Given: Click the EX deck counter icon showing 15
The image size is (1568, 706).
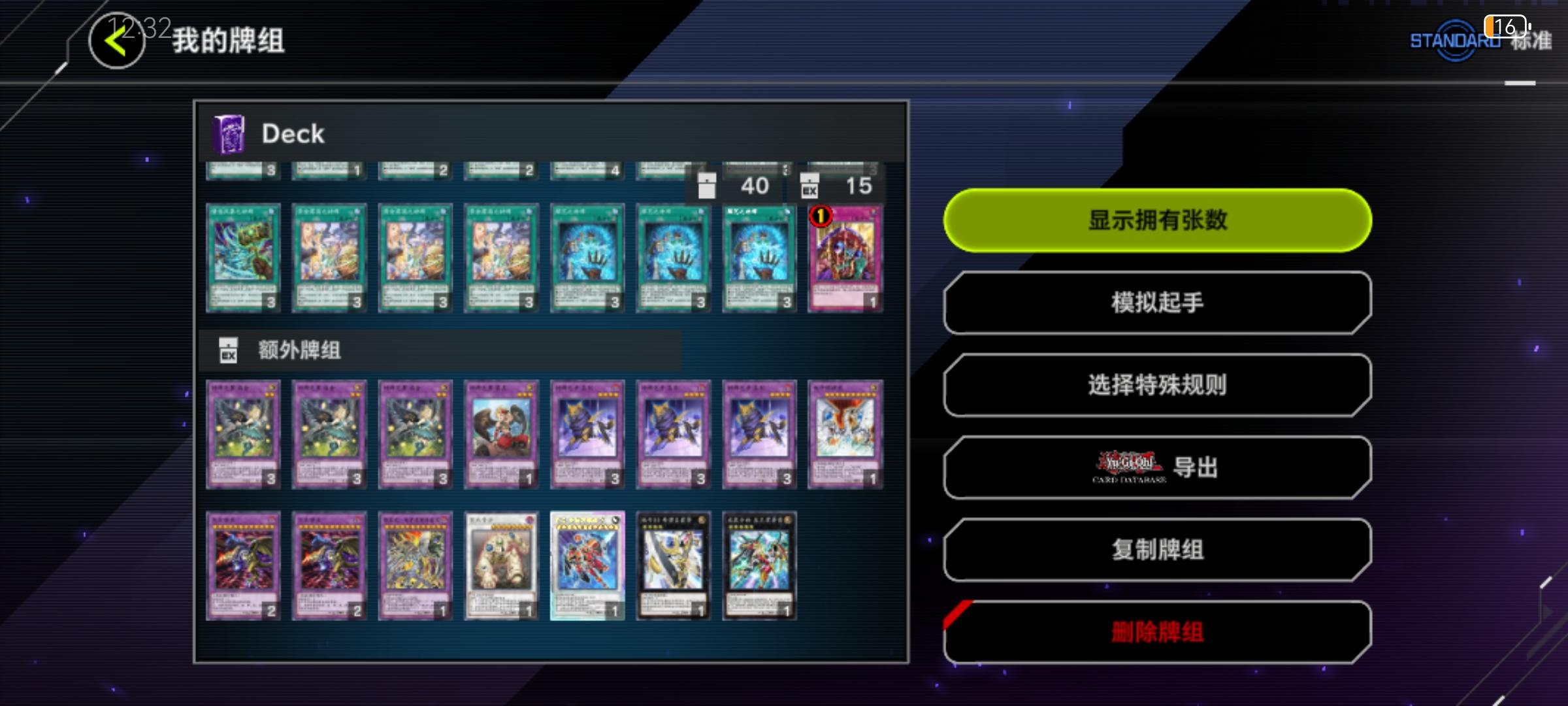Looking at the screenshot, I should (810, 186).
